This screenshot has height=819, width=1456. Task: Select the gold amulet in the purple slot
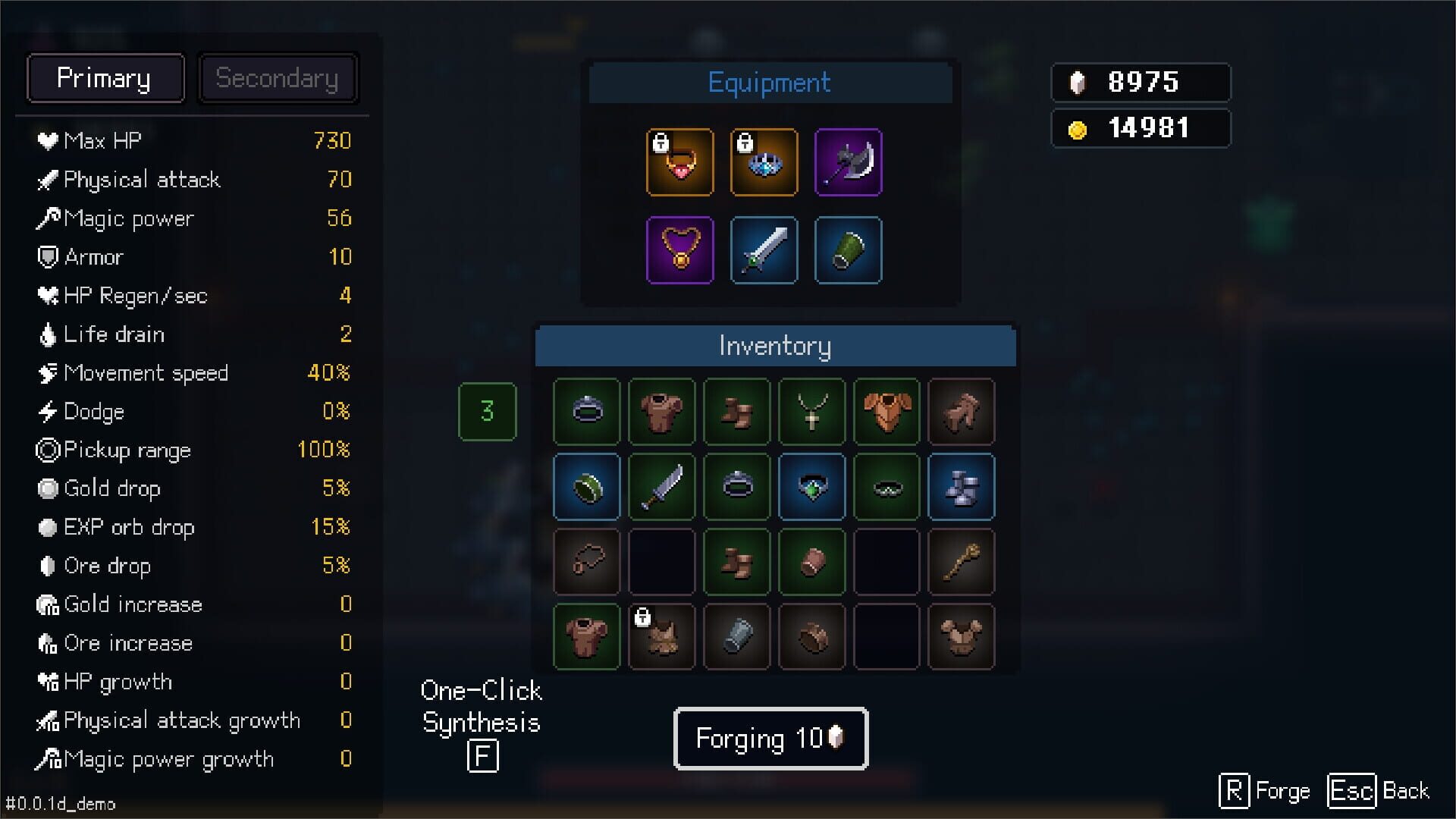click(x=680, y=250)
